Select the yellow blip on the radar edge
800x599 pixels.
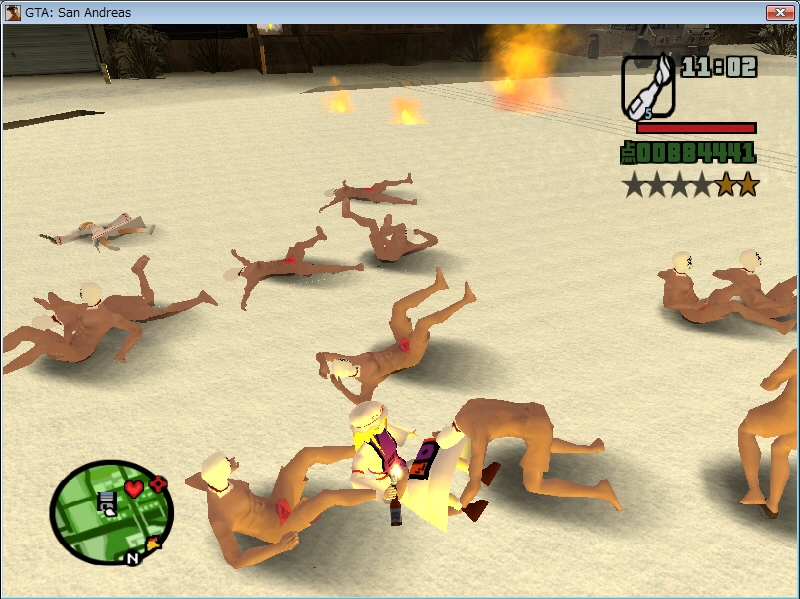(x=154, y=544)
